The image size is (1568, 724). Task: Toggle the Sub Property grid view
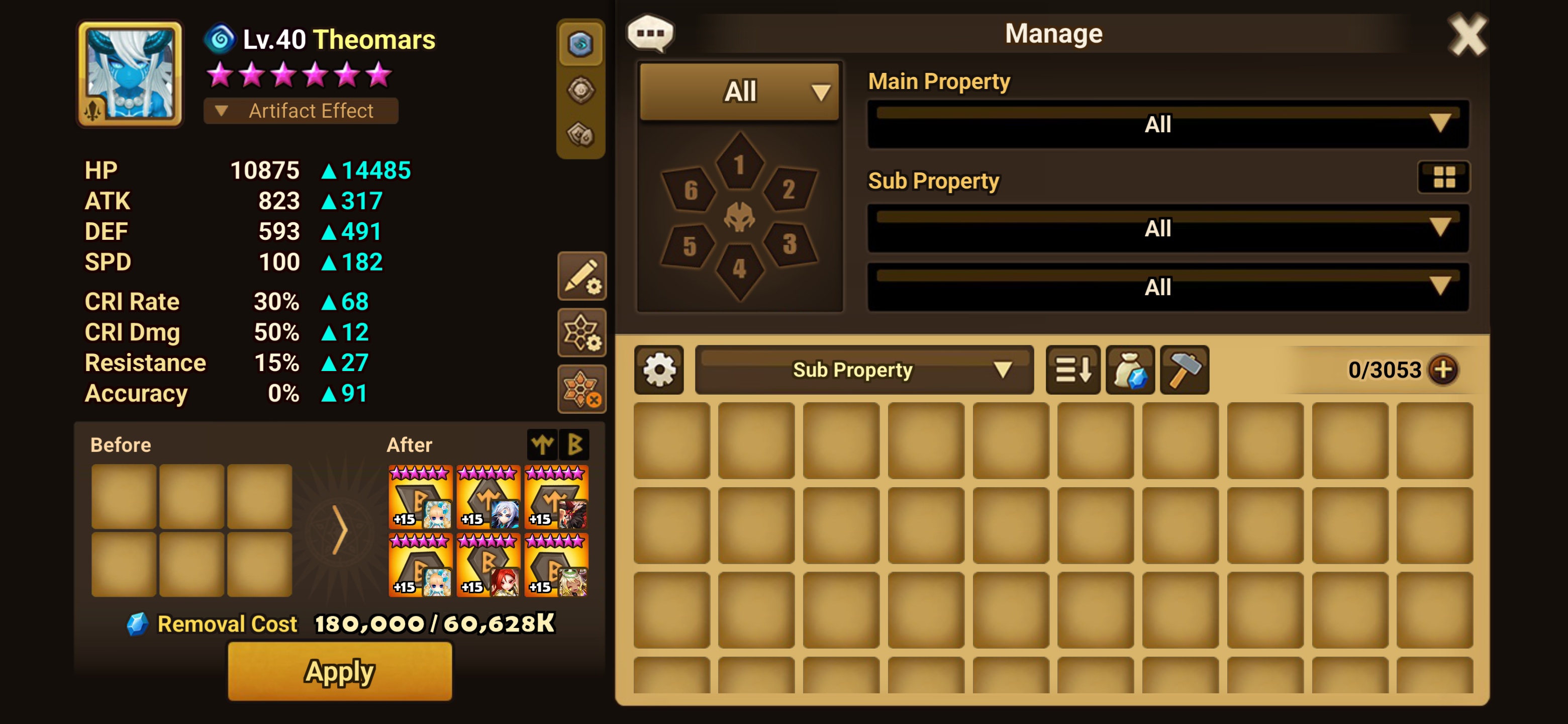pyautogui.click(x=1444, y=177)
